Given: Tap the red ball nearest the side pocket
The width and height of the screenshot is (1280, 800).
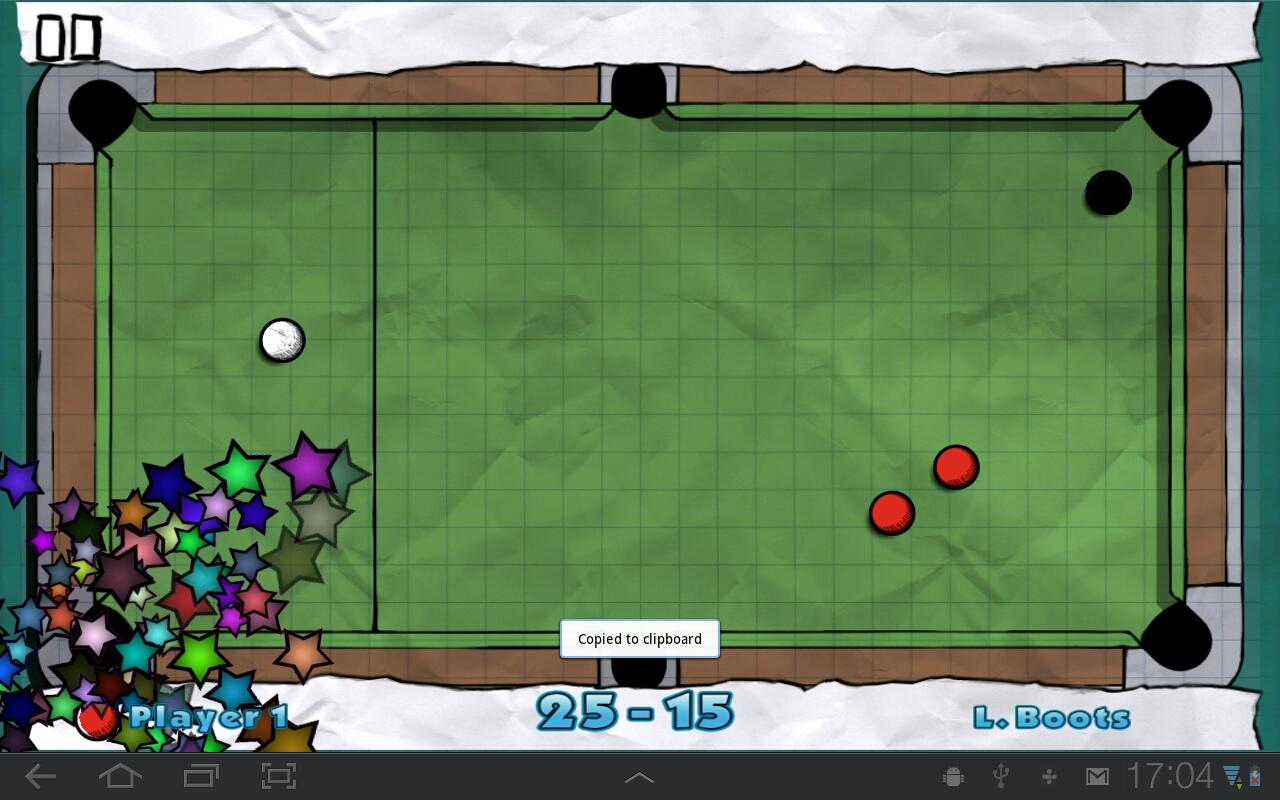Looking at the screenshot, I should (x=891, y=513).
